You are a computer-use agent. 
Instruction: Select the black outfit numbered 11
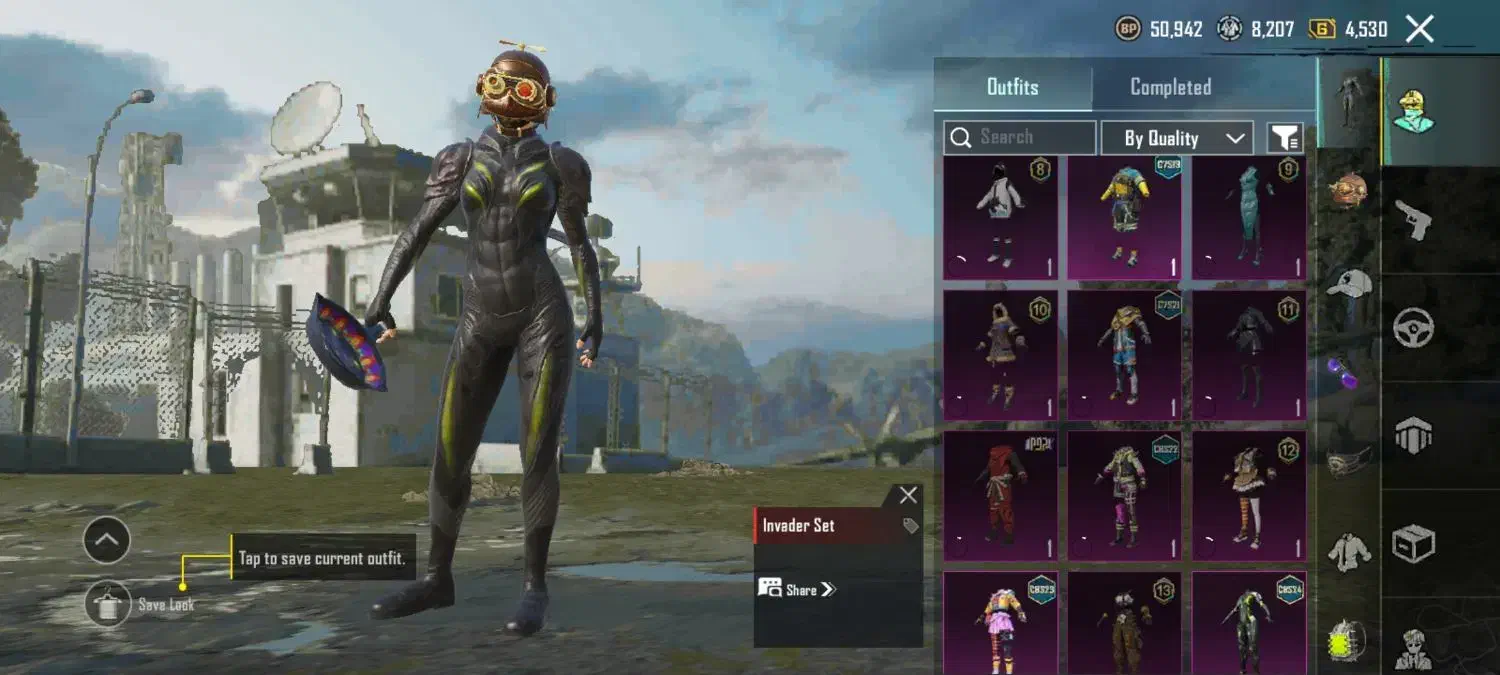(1248, 355)
